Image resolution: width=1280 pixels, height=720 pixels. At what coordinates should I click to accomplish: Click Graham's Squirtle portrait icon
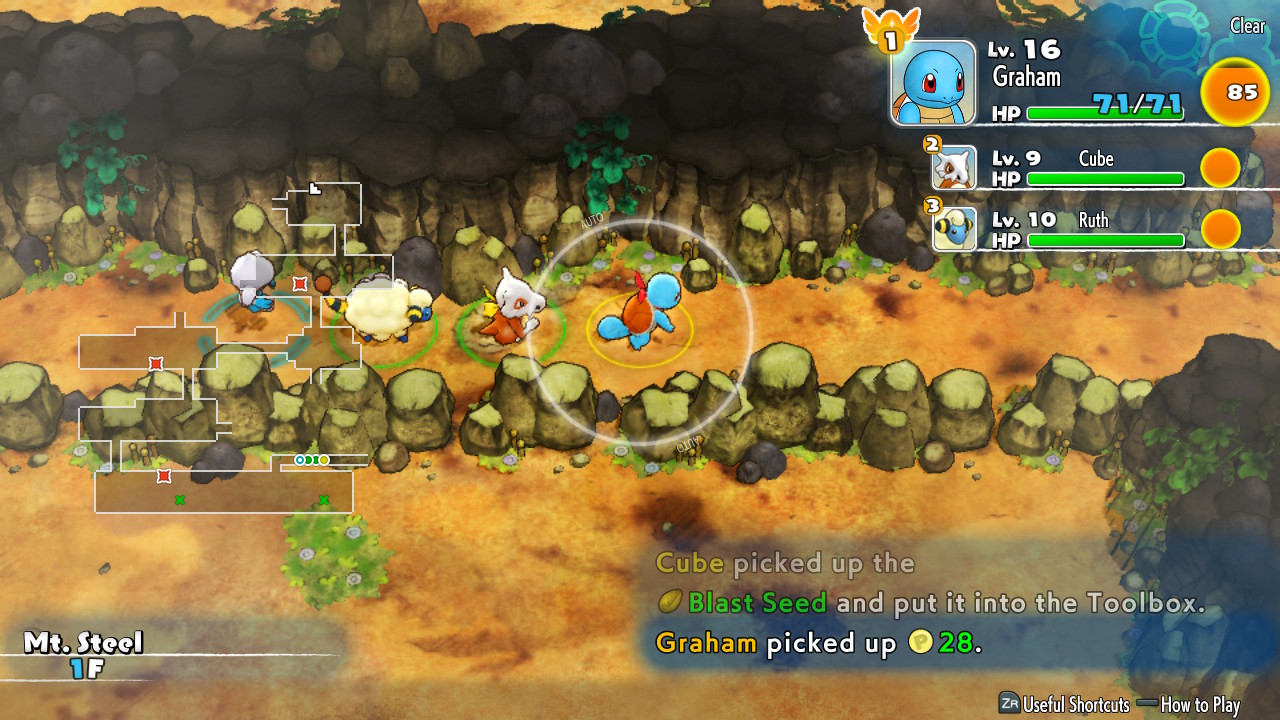[933, 81]
